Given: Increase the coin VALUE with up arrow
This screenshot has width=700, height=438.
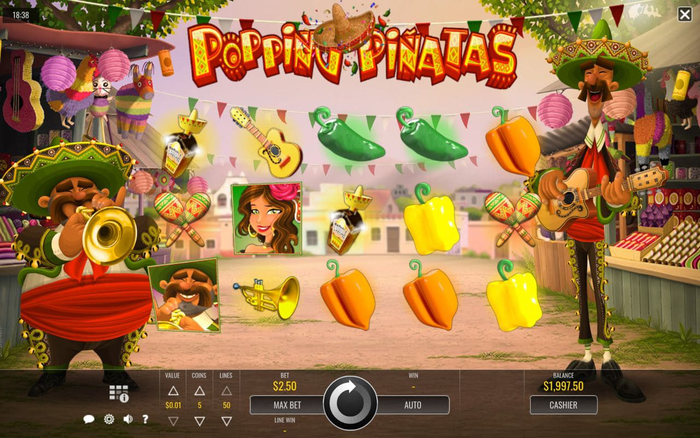Looking at the screenshot, I should 173,390.
